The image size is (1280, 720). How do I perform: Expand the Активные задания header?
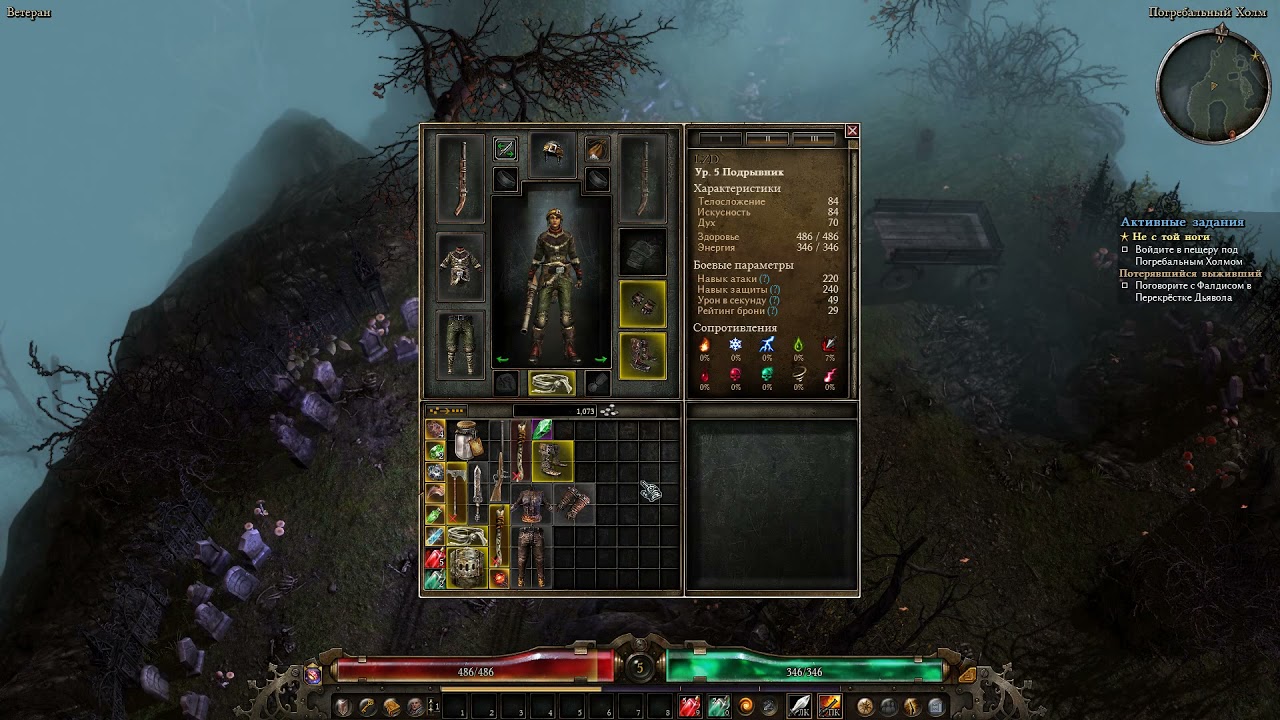(1180, 221)
